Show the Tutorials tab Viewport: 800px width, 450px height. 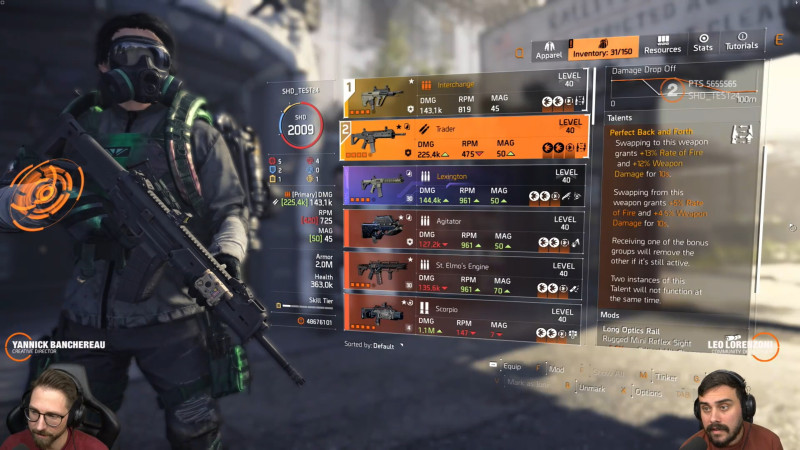741,43
